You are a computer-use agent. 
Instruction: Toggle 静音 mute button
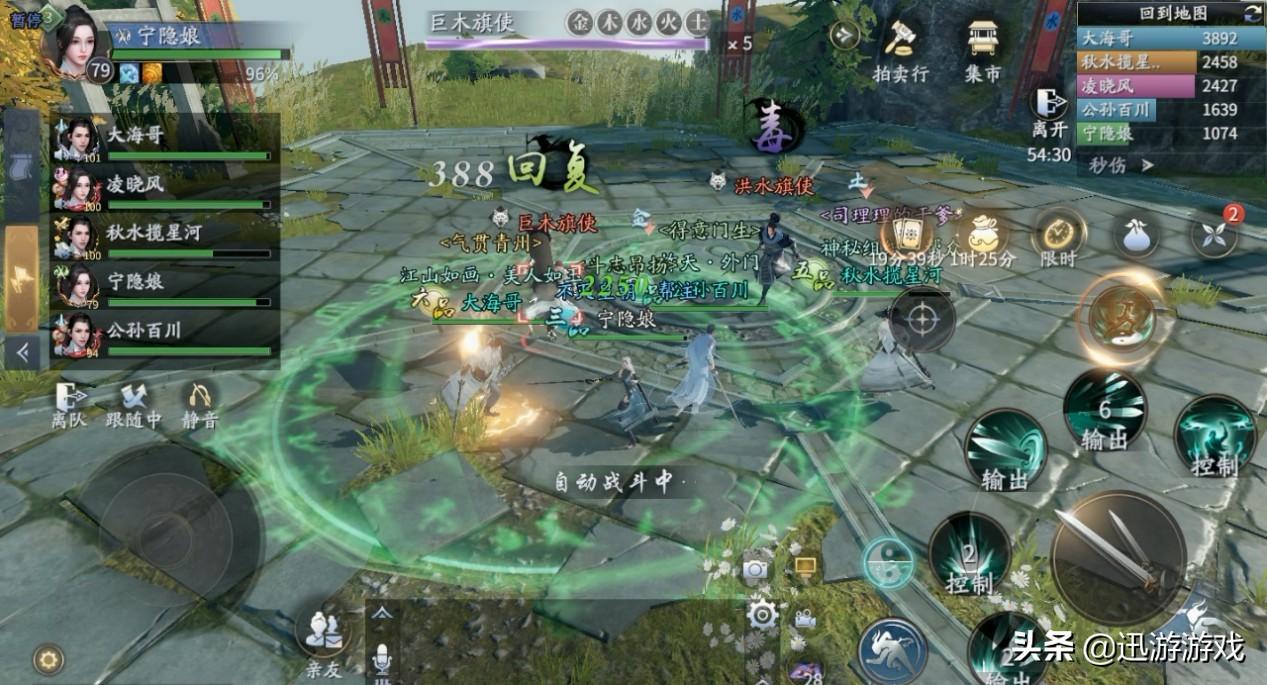(x=200, y=406)
